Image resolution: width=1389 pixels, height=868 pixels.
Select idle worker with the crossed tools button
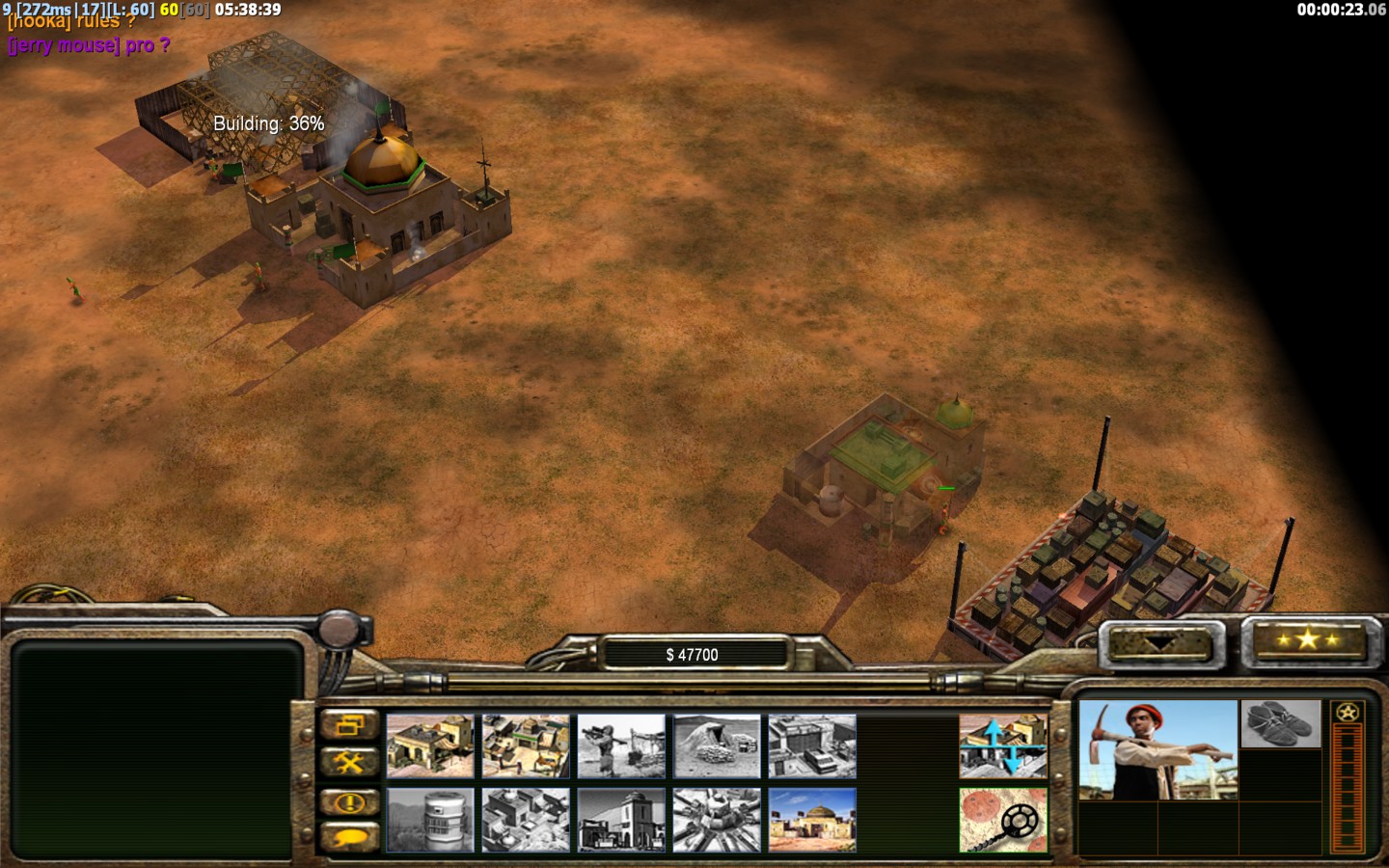click(x=349, y=763)
